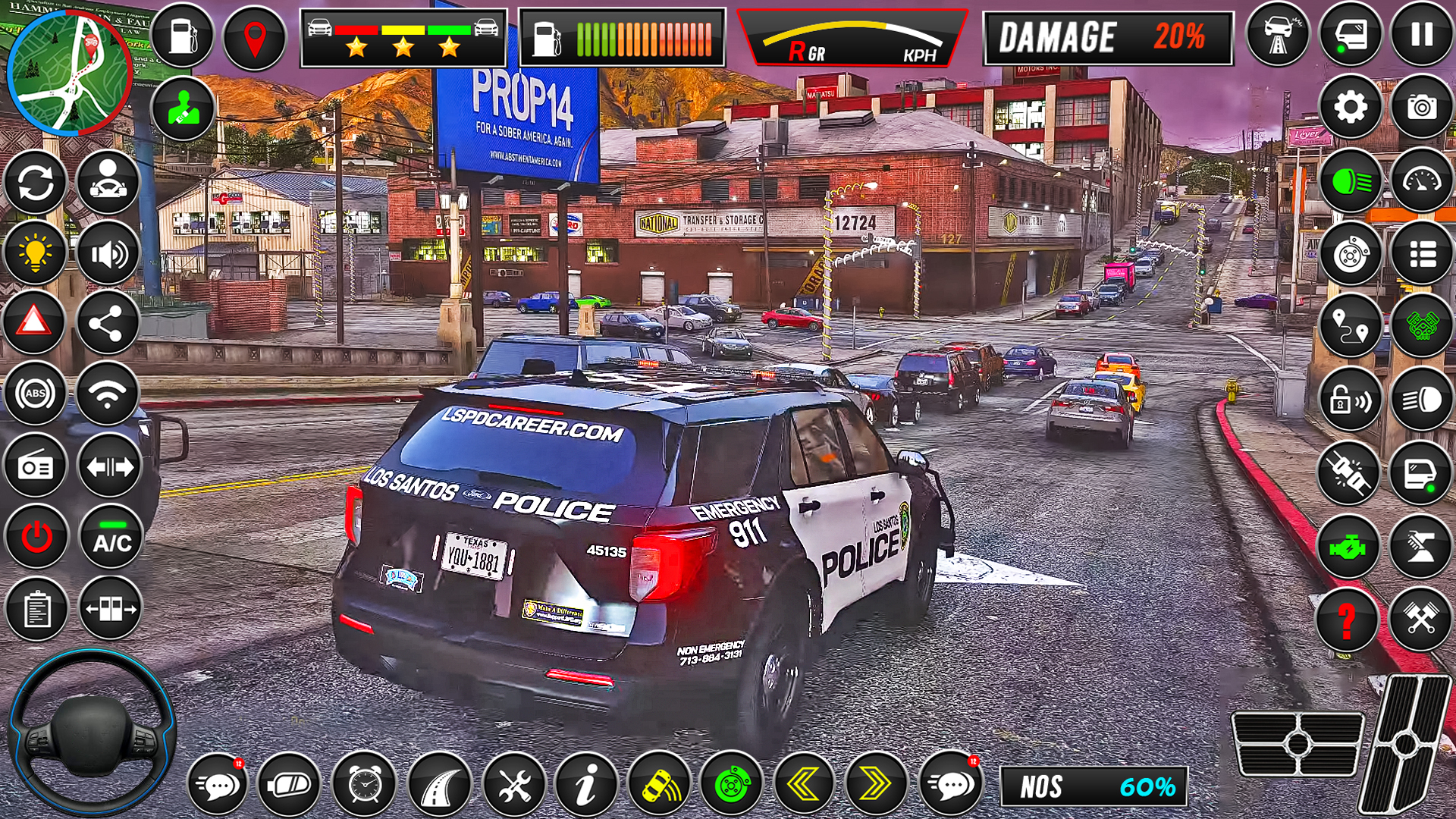This screenshot has width=1456, height=819.
Task: Toggle the ABS button
Action: click(x=35, y=394)
